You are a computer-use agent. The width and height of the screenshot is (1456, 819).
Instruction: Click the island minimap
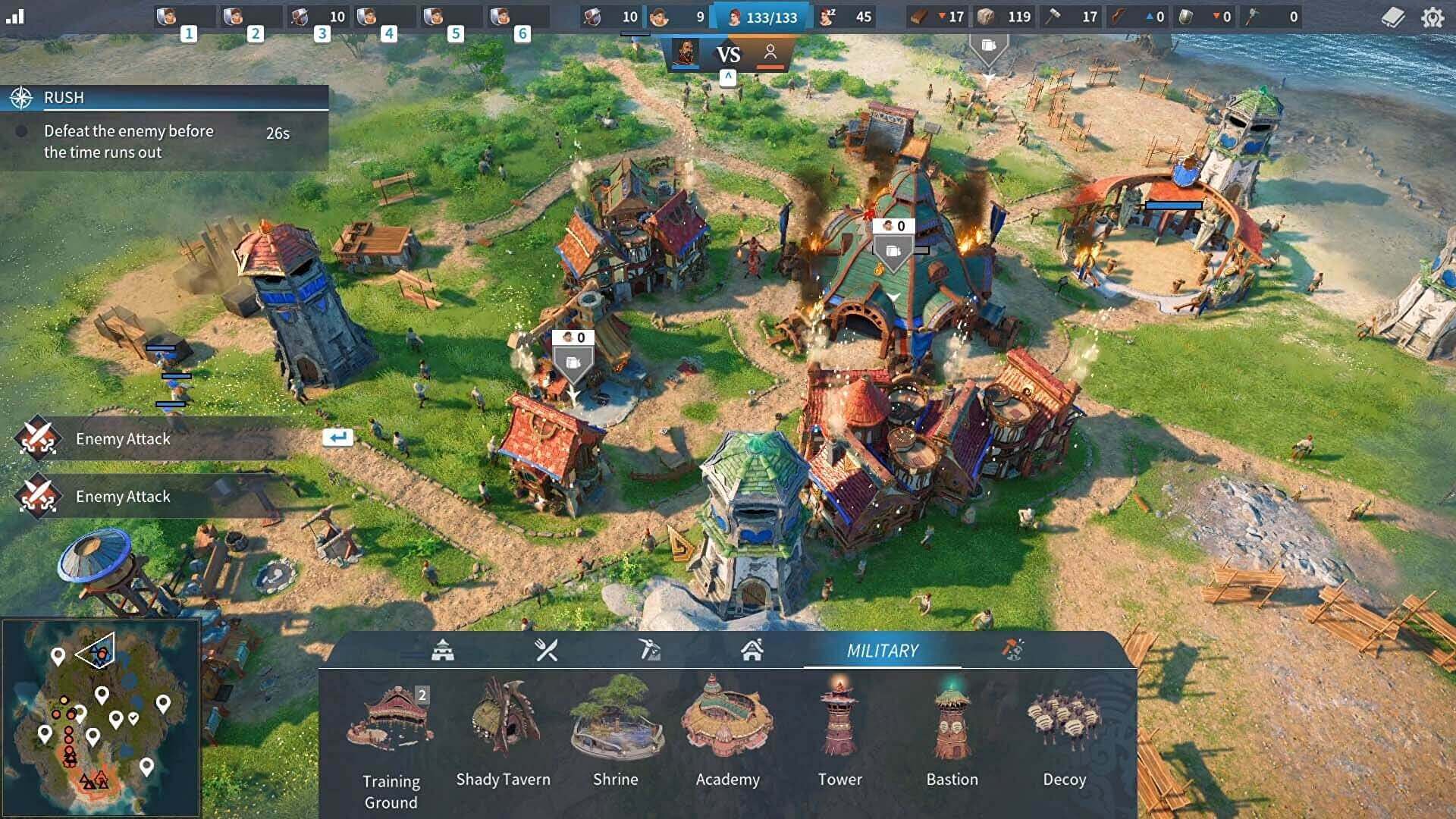(x=101, y=717)
